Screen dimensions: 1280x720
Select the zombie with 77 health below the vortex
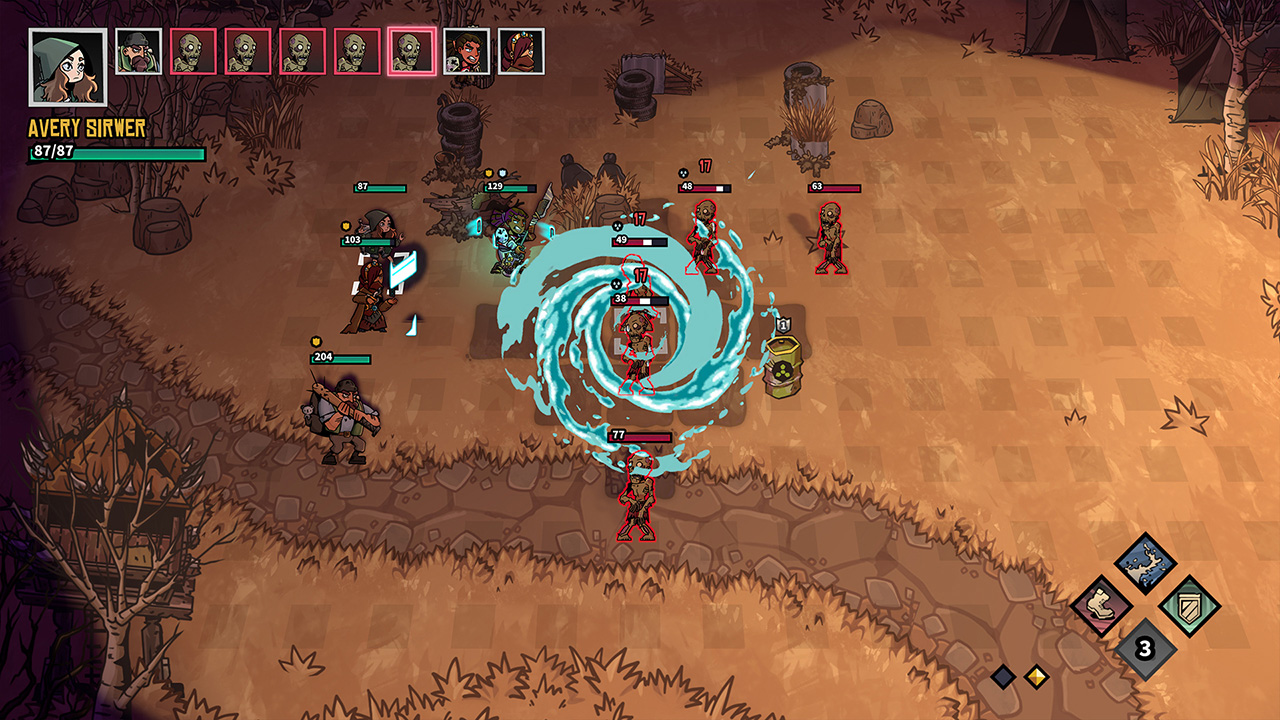click(635, 495)
